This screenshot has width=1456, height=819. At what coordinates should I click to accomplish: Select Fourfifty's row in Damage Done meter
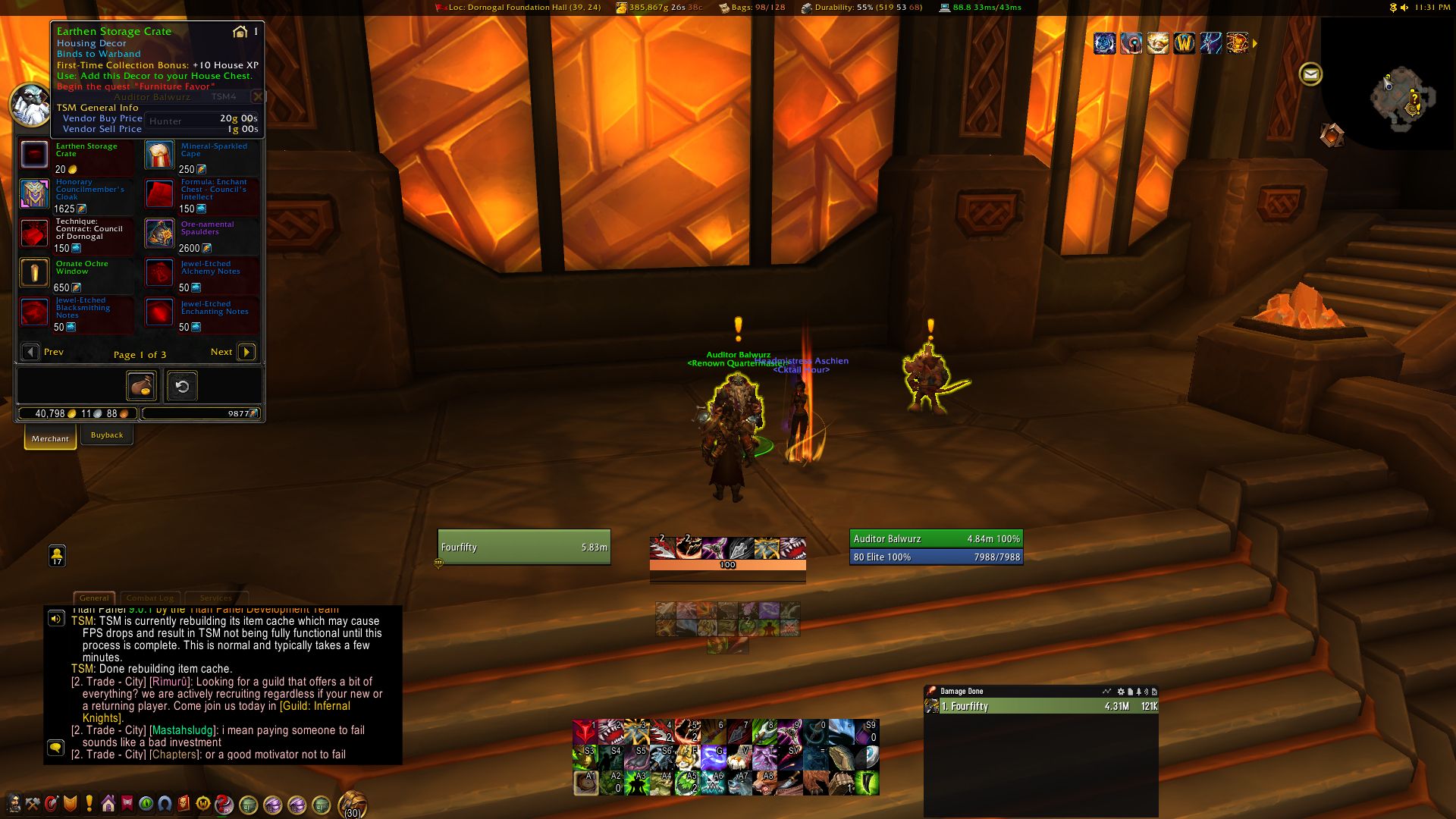pos(1040,706)
